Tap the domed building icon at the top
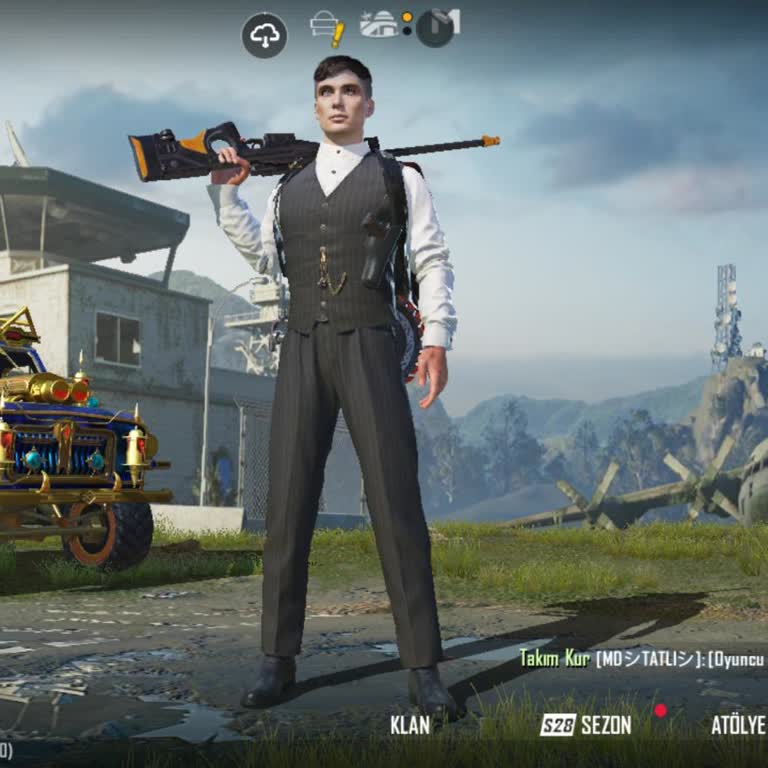This screenshot has height=768, width=768. click(x=379, y=24)
